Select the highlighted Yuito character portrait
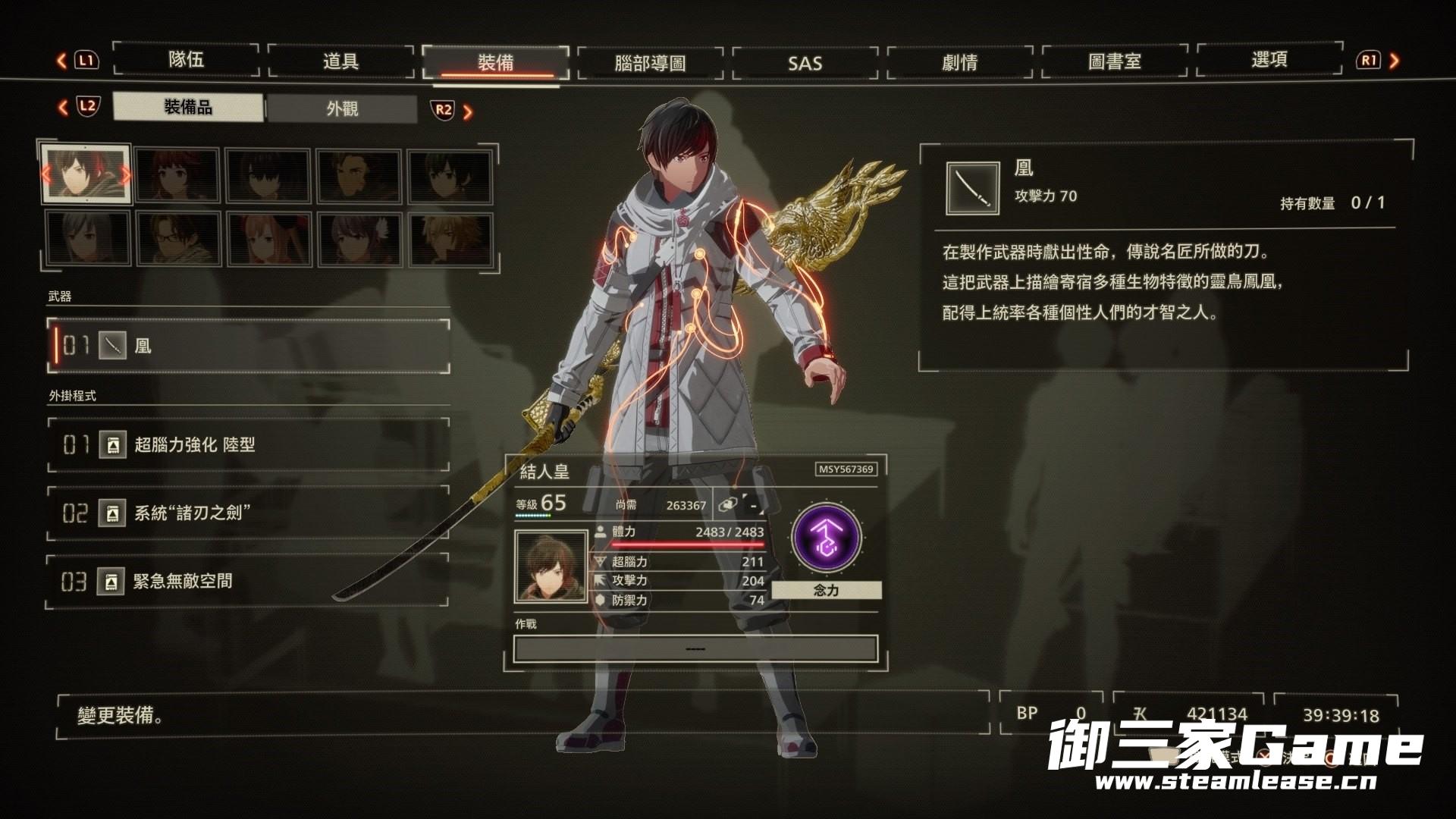 (x=85, y=175)
